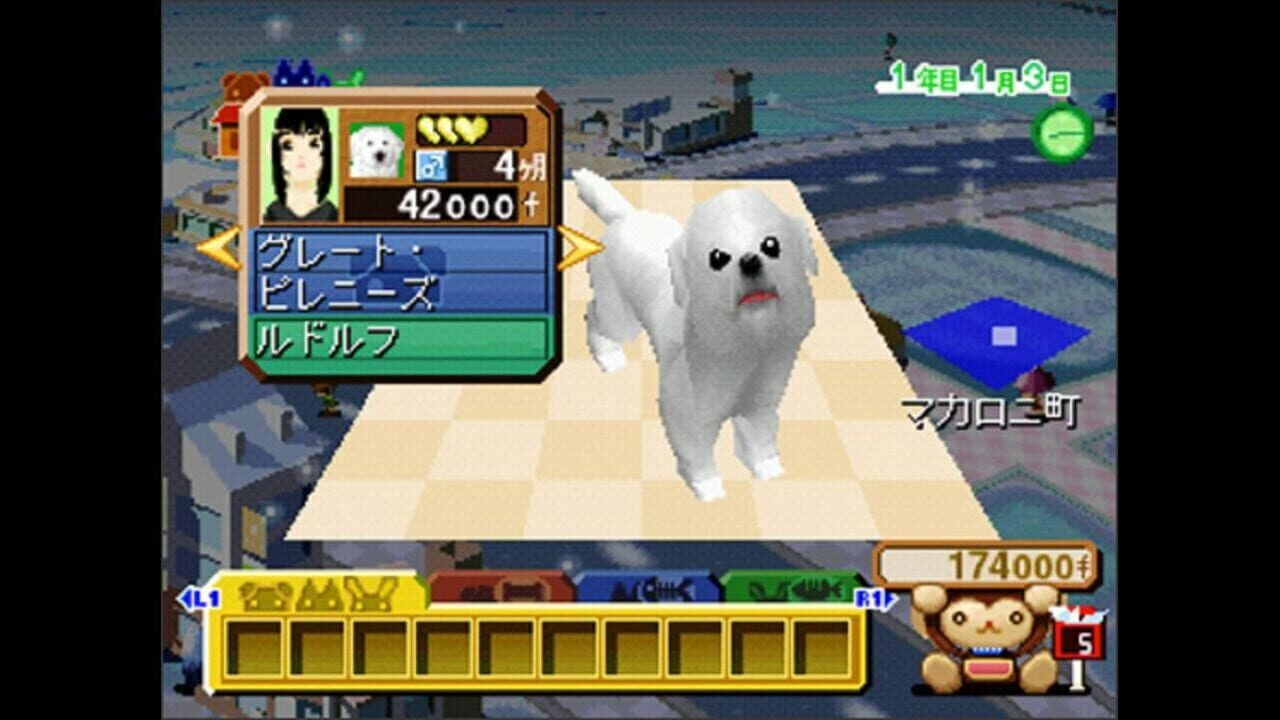1280x720 pixels.
Task: Switch to the blue fish items tab
Action: (x=640, y=592)
